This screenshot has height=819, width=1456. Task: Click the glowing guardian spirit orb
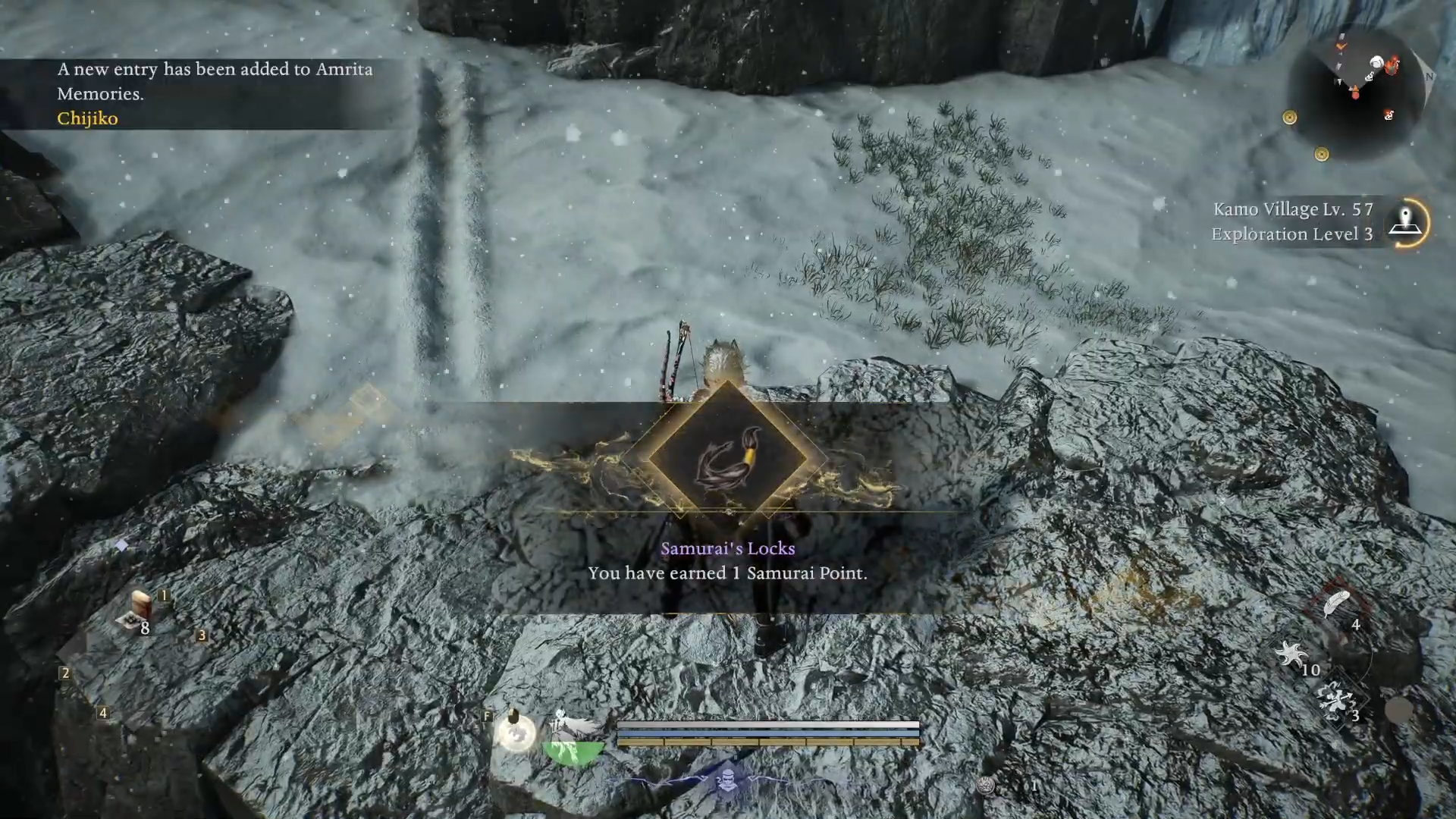[516, 733]
